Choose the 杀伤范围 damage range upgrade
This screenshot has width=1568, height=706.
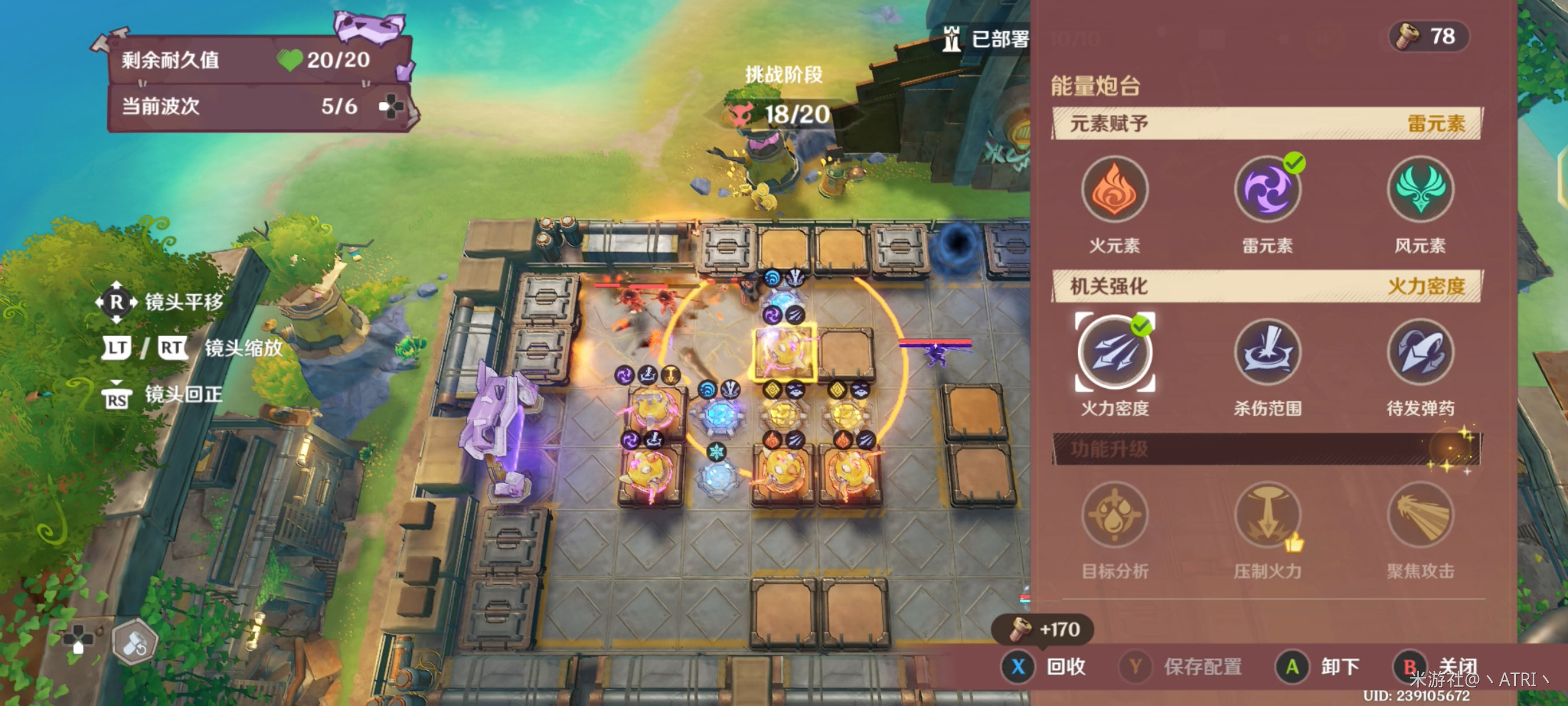(1267, 352)
